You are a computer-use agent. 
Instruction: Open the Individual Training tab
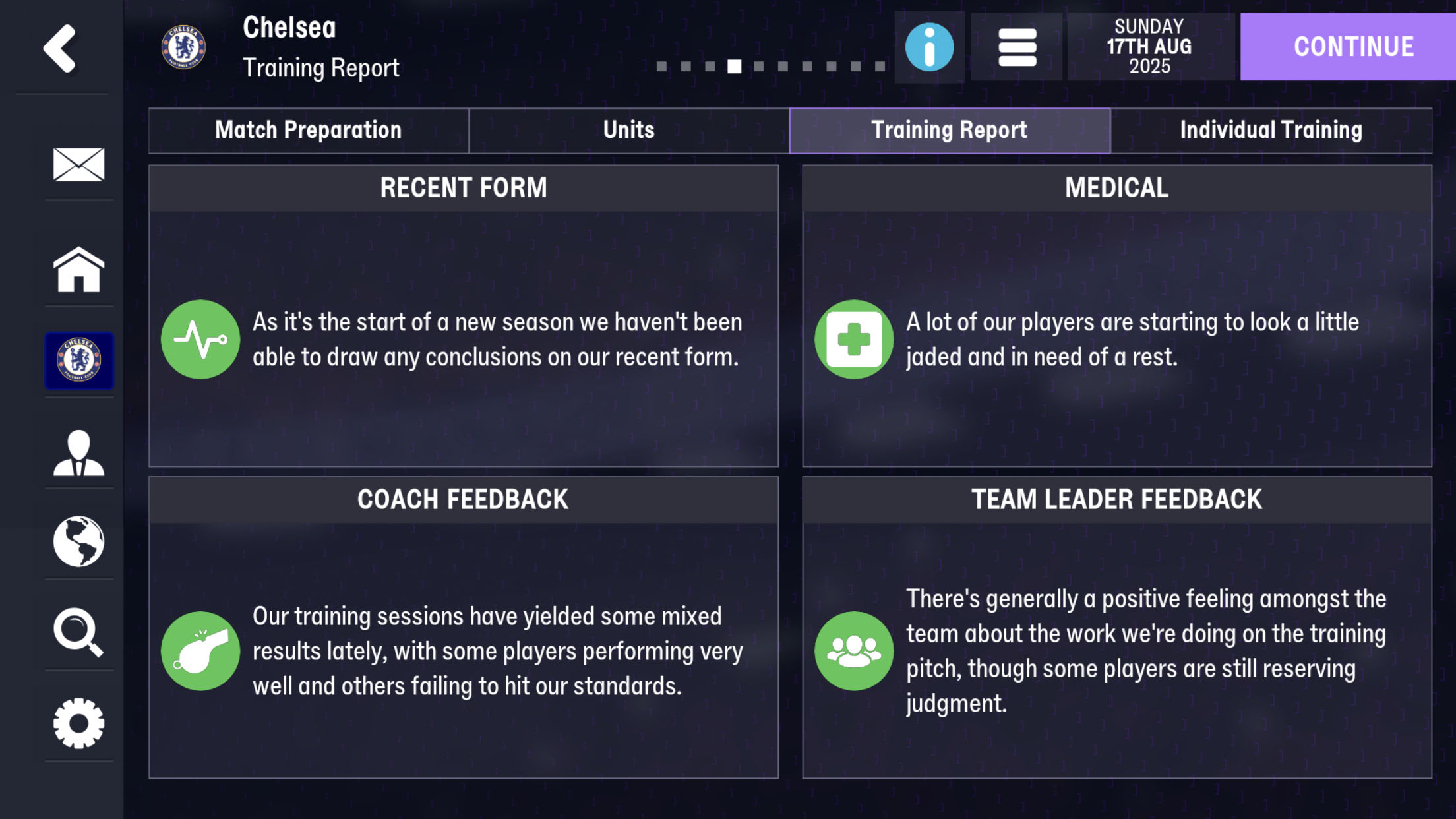(x=1271, y=130)
